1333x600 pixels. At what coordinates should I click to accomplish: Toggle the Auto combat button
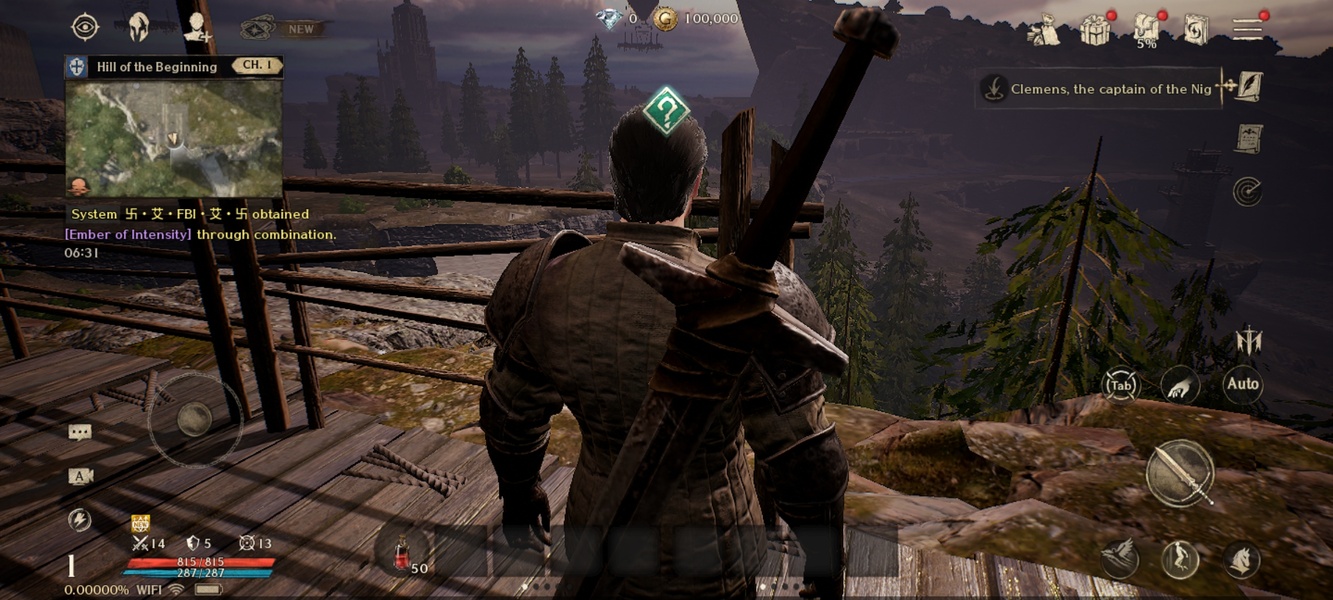1242,384
